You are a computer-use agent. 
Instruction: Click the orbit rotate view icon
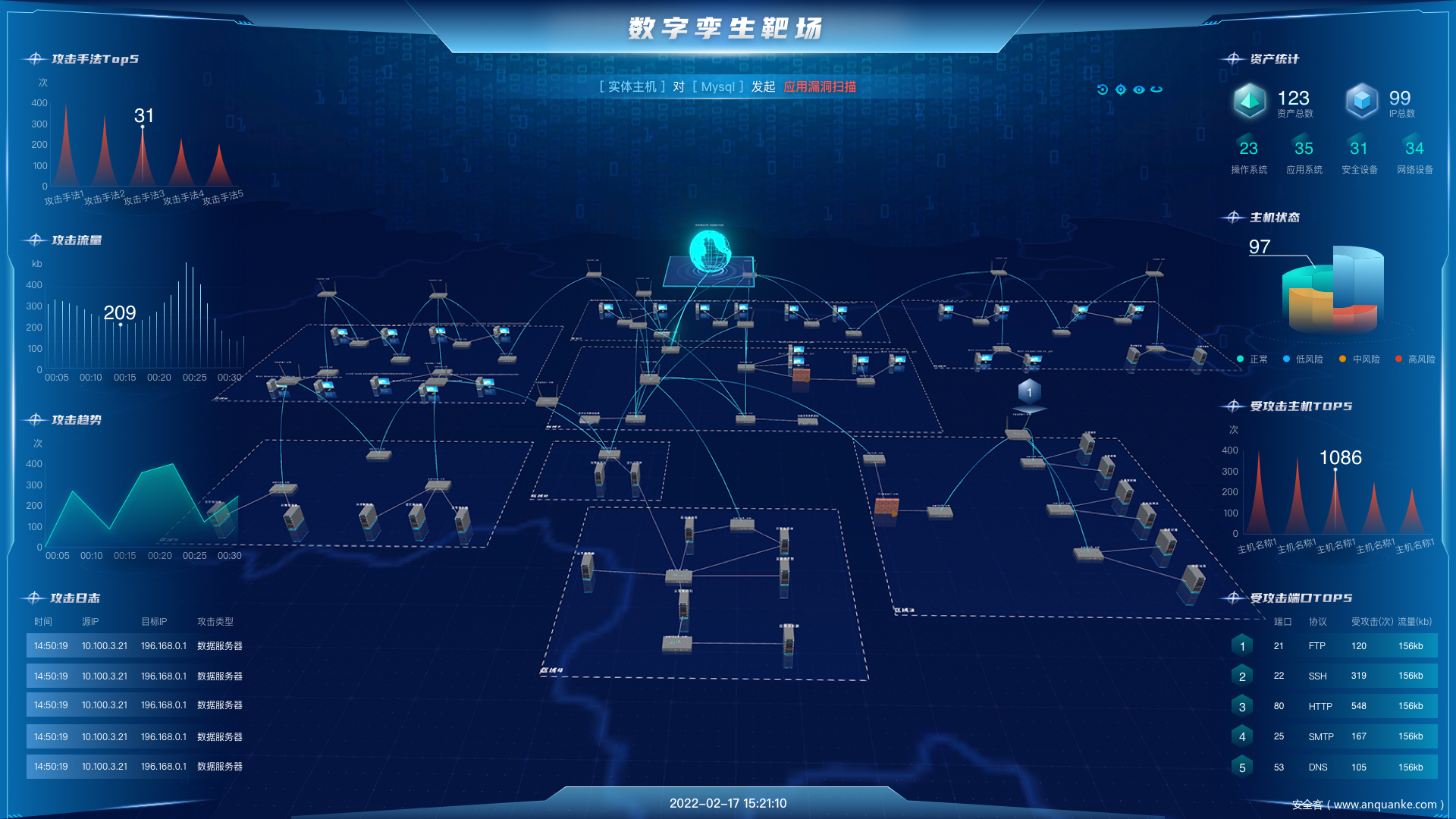pos(1156,89)
